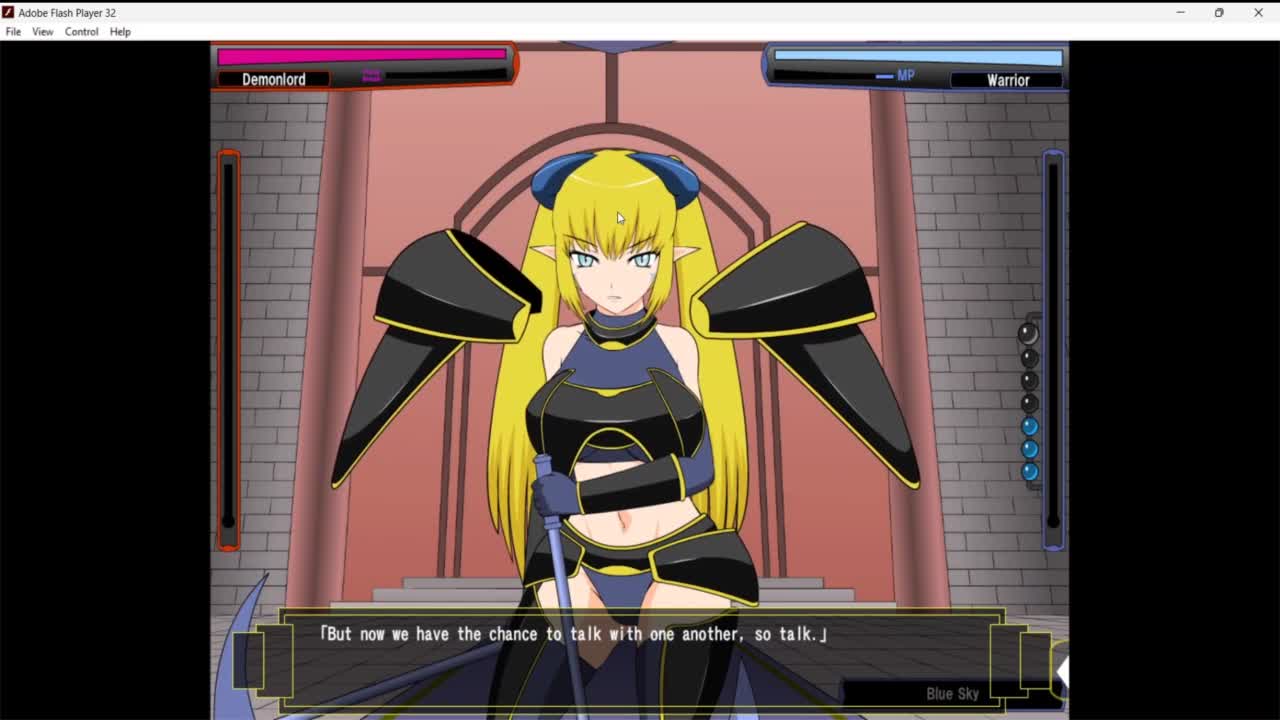This screenshot has height=720, width=1280.
Task: Open the Help menu
Action: click(120, 32)
